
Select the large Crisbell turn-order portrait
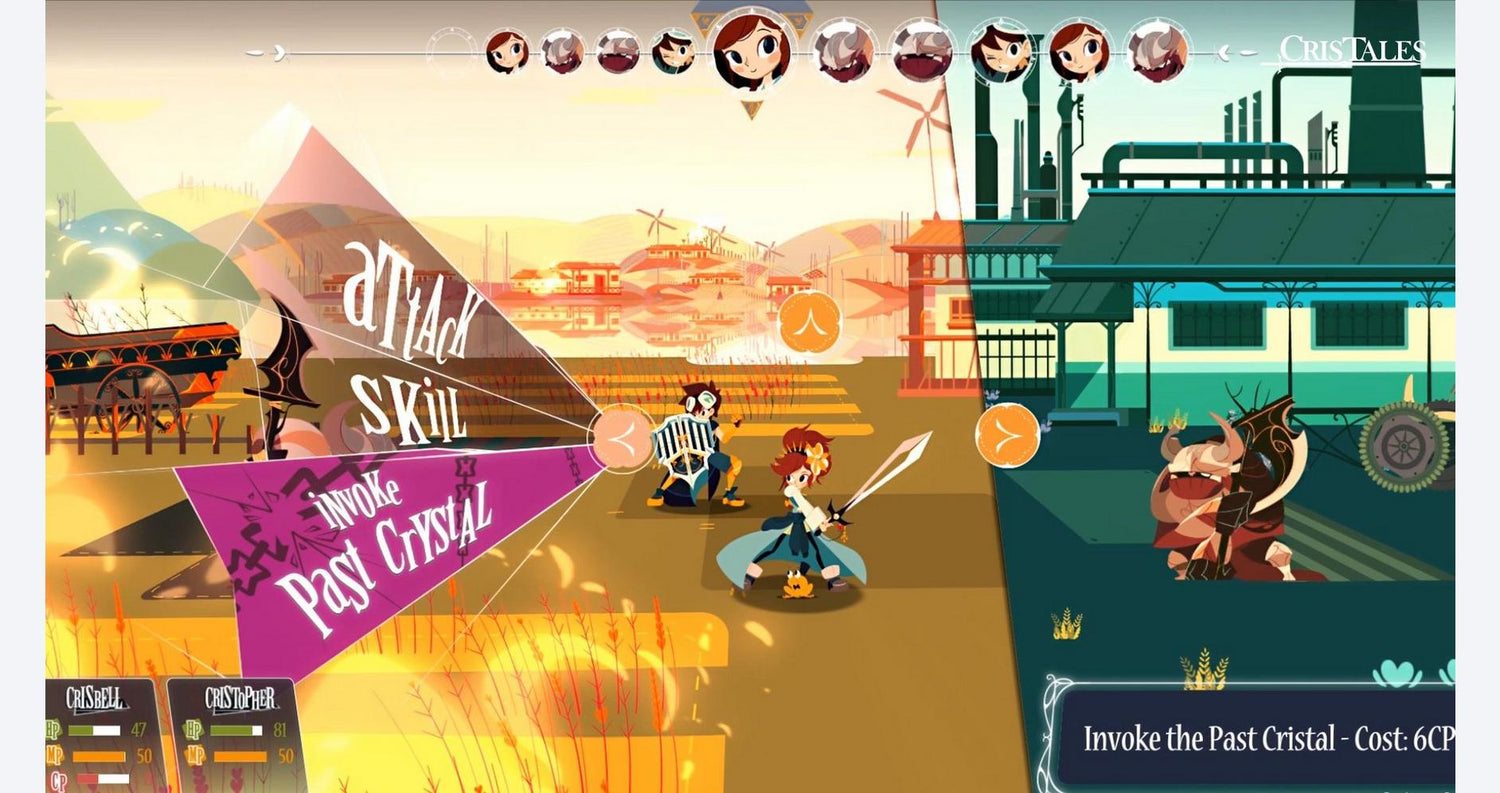(x=753, y=50)
